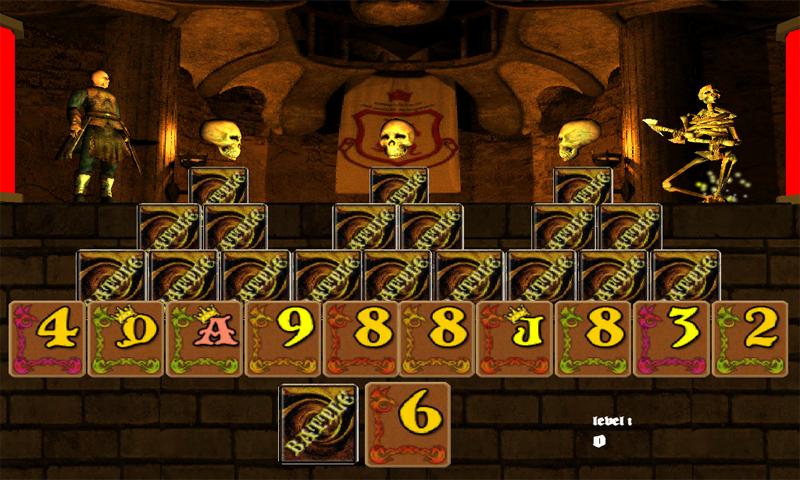800x480 pixels.
Task: Select the 2 card
Action: tap(750, 338)
